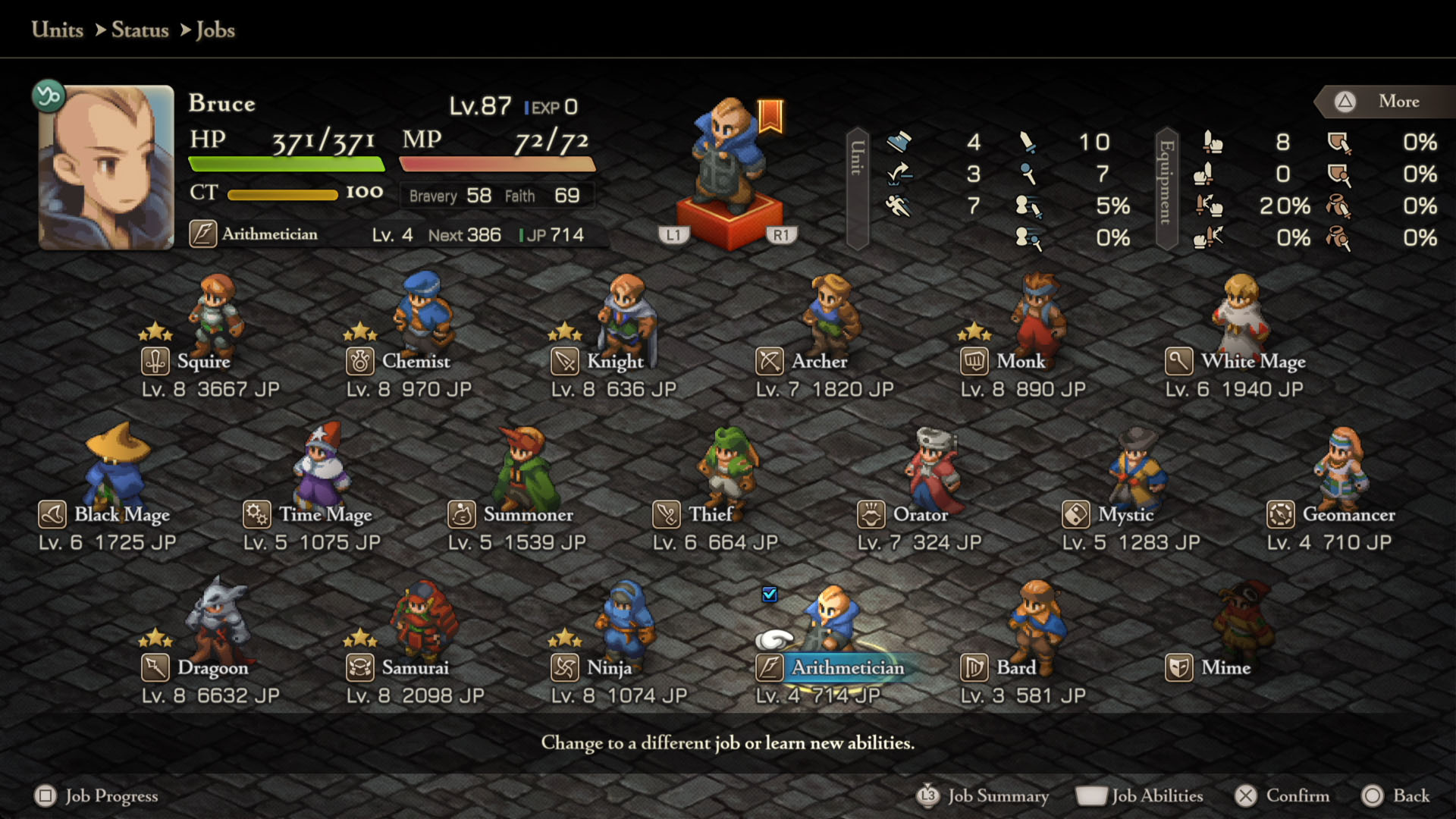Select the Geomancer job
This screenshot has height=819, width=1456.
point(1348,515)
